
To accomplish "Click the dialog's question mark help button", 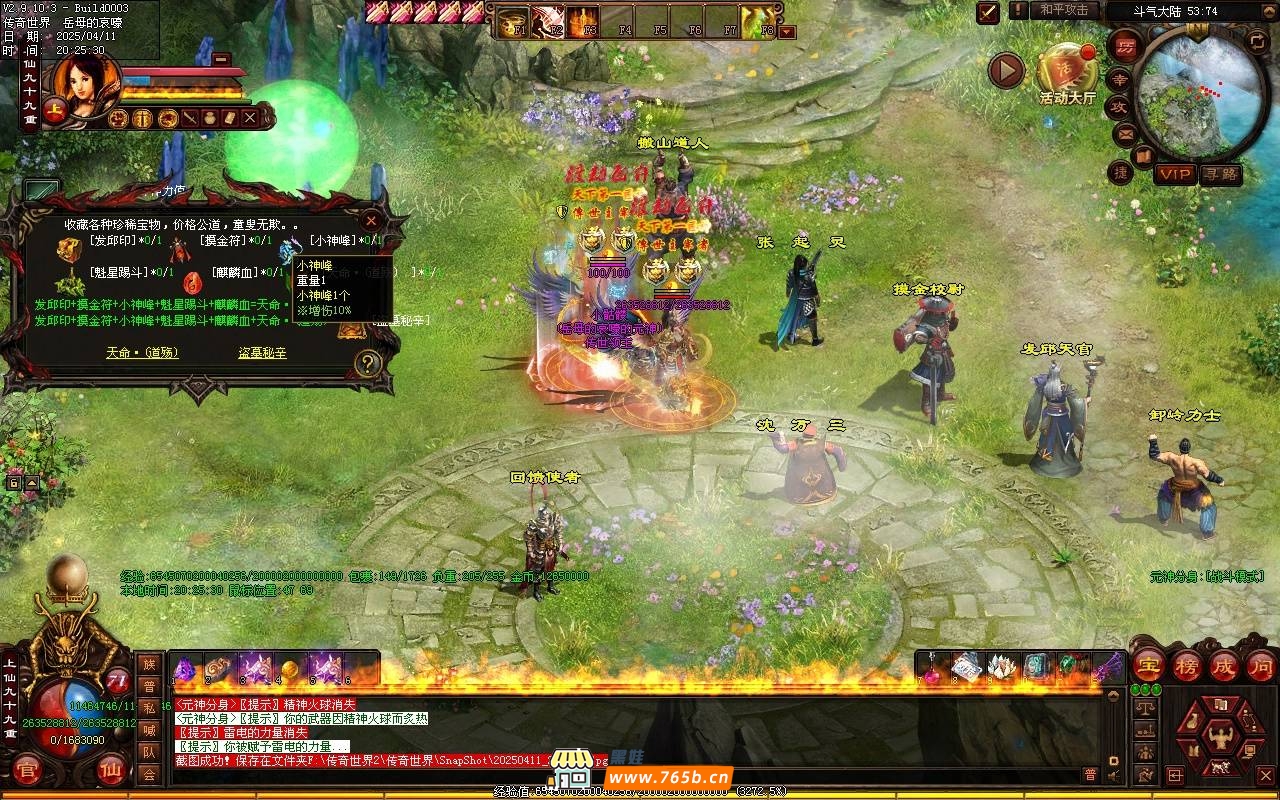I will (368, 363).
